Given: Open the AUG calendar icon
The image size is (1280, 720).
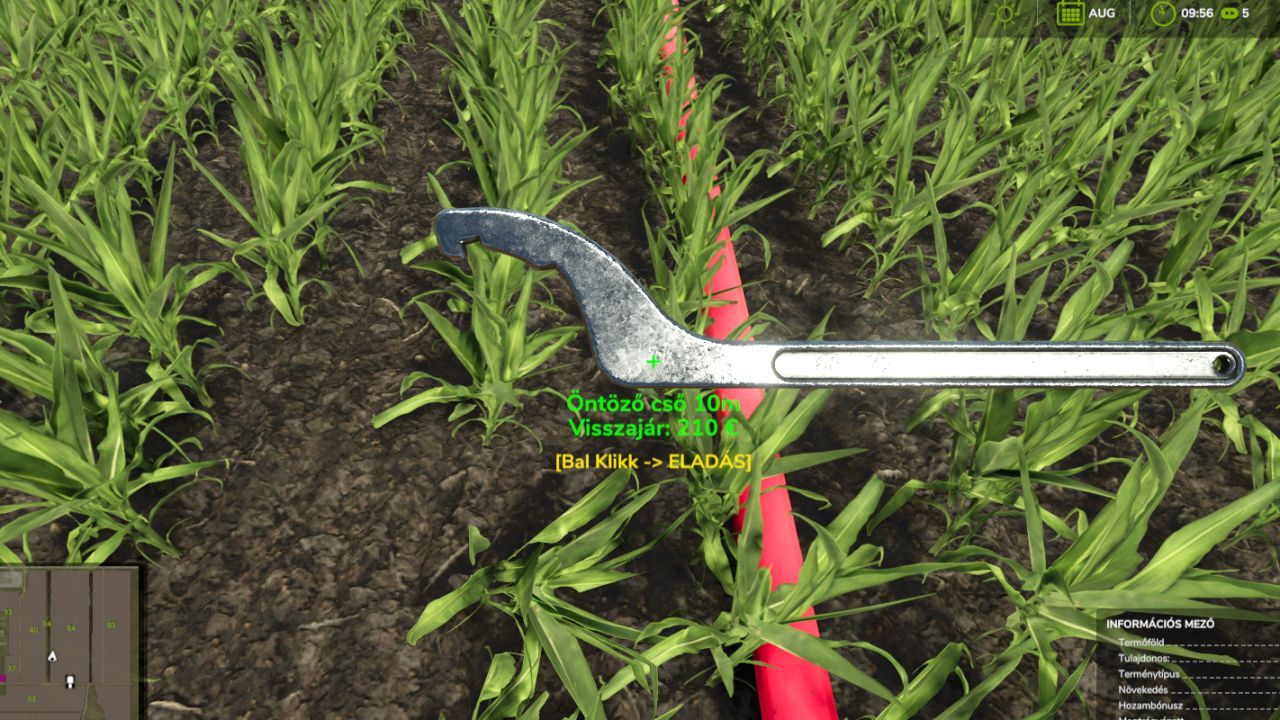Looking at the screenshot, I should pyautogui.click(x=1070, y=13).
